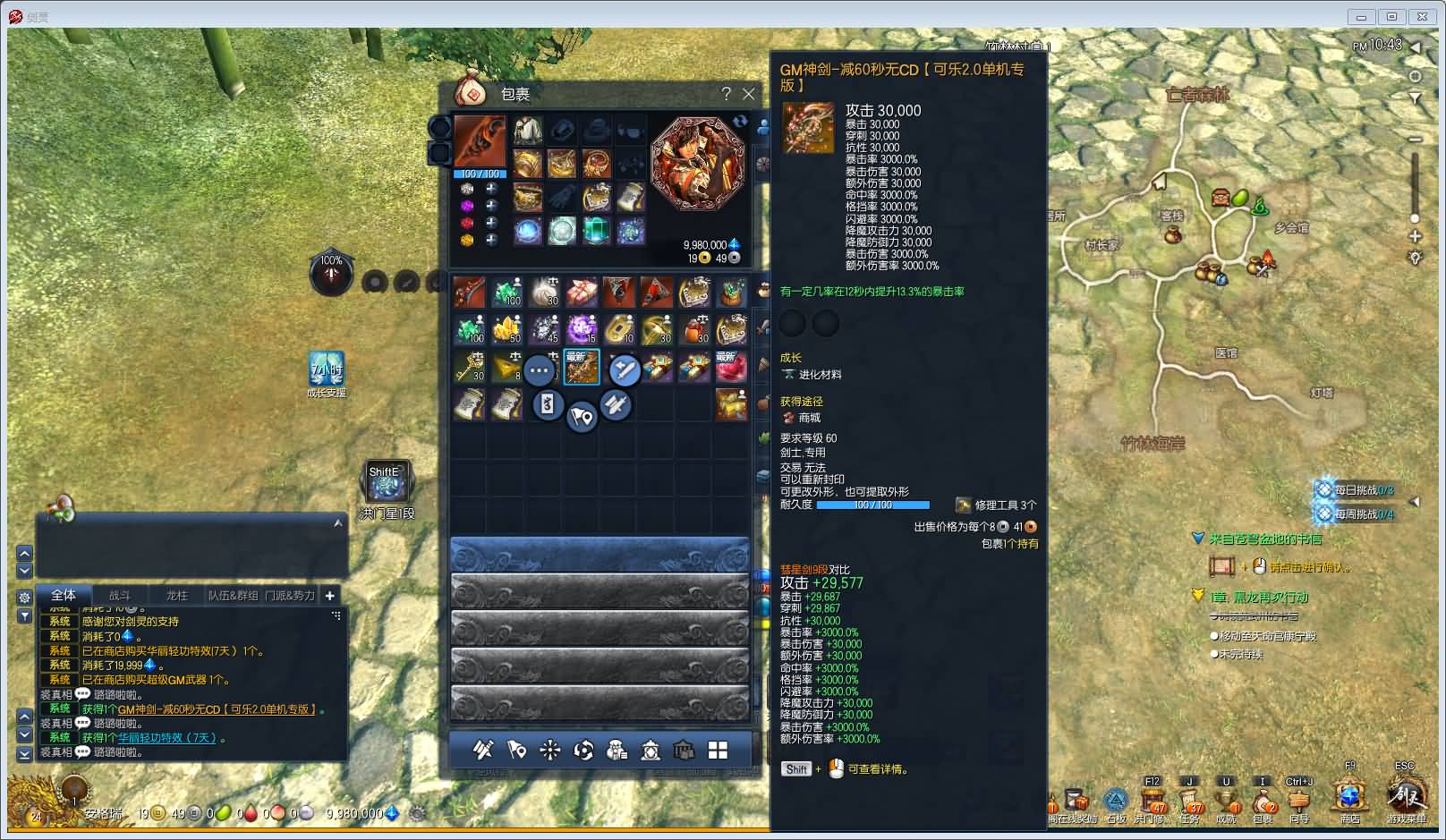Close the 包裹 inventory window
The height and width of the screenshot is (840, 1446).
point(749,94)
